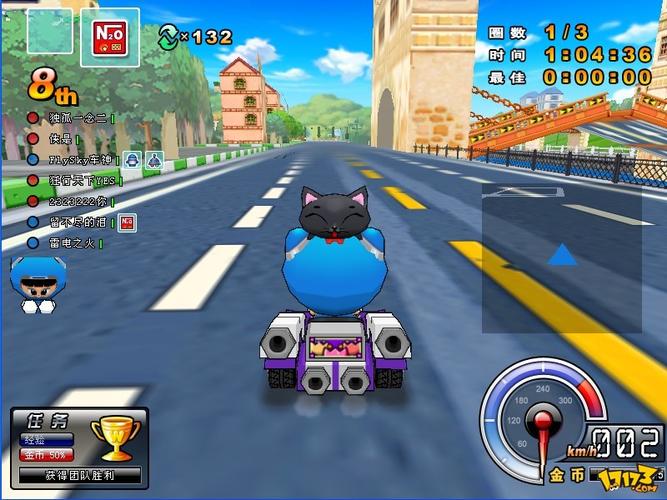The width and height of the screenshot is (667, 500).
Task: Click the semi-transparent minimap panel
Action: [x=561, y=257]
